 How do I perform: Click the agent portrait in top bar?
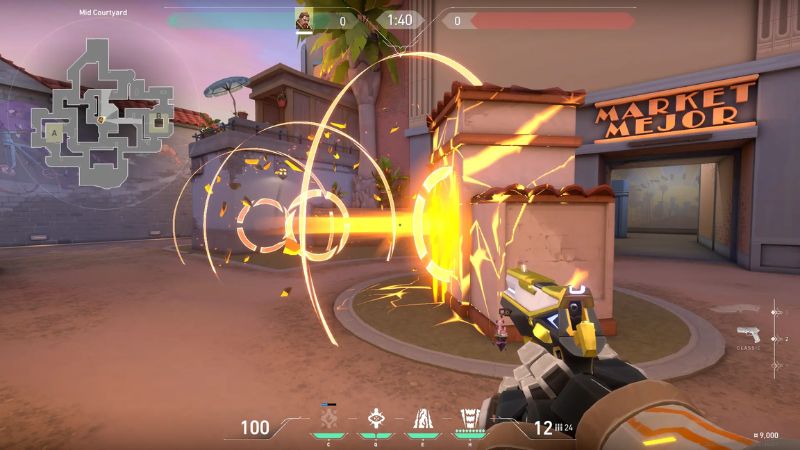click(x=303, y=20)
